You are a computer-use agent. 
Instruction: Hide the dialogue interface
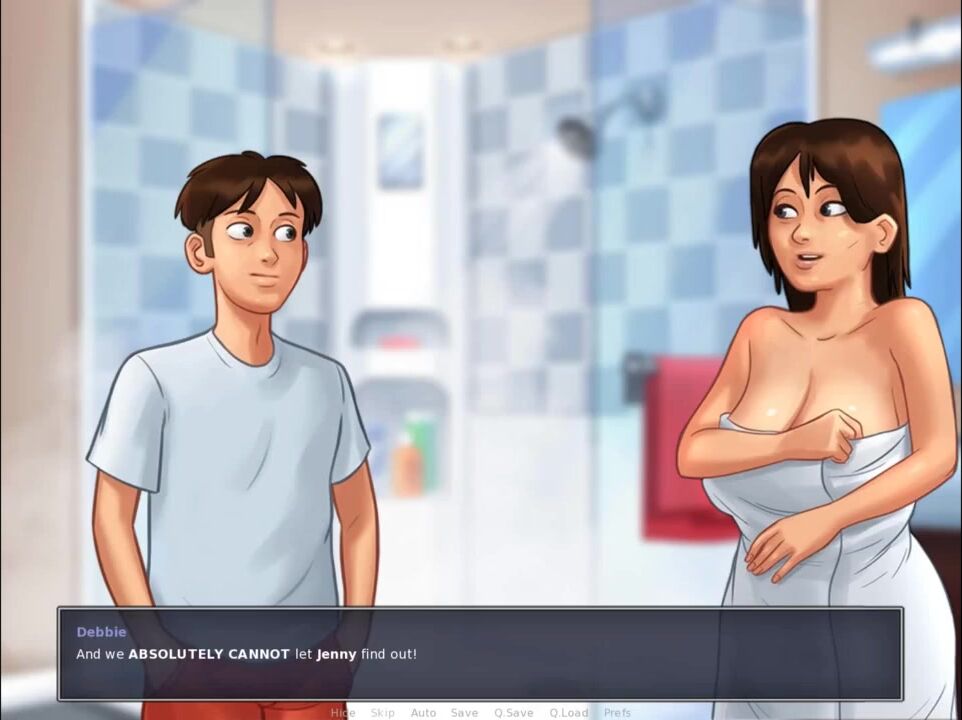(343, 713)
